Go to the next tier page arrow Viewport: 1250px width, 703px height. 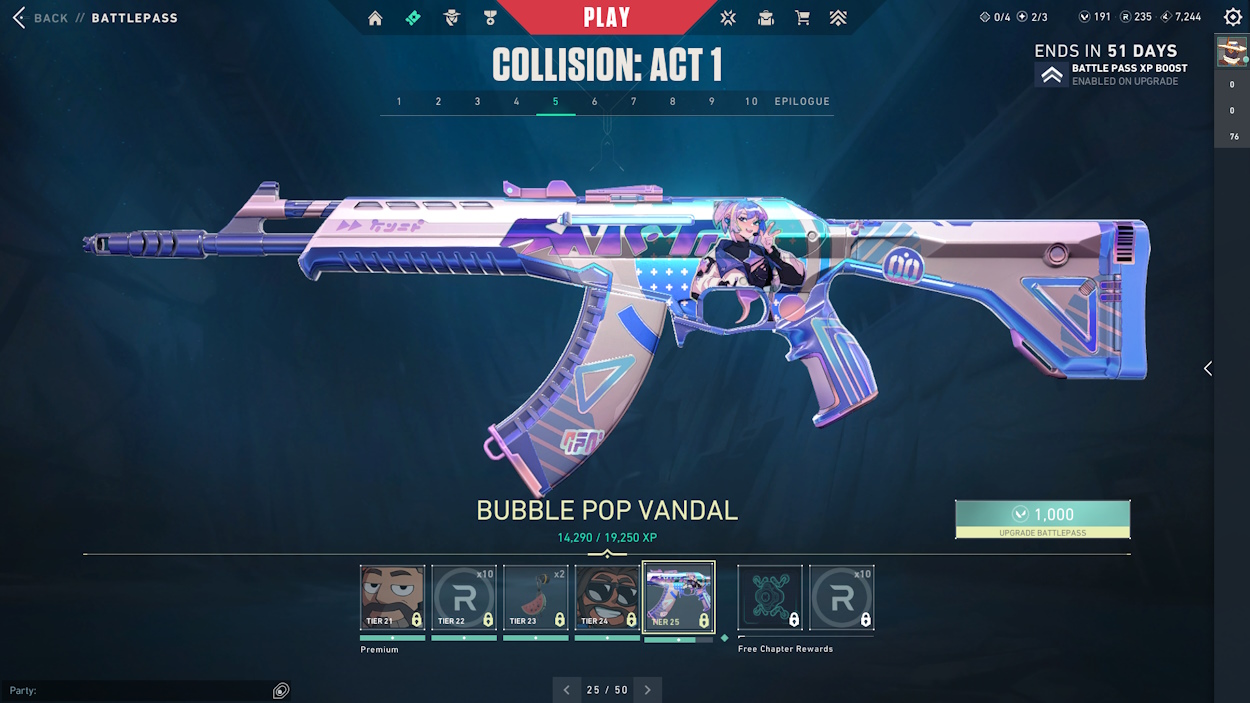(647, 690)
